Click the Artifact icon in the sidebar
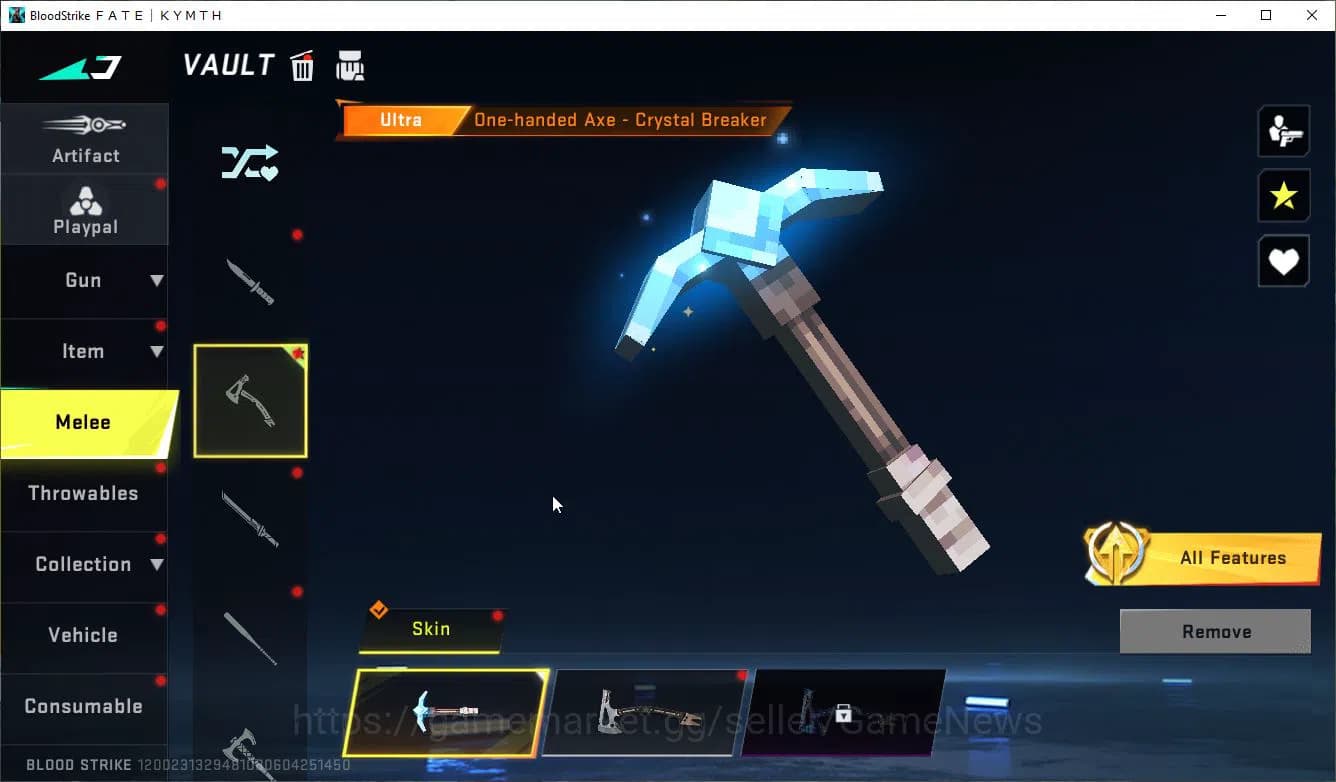This screenshot has width=1336, height=782. tap(85, 140)
